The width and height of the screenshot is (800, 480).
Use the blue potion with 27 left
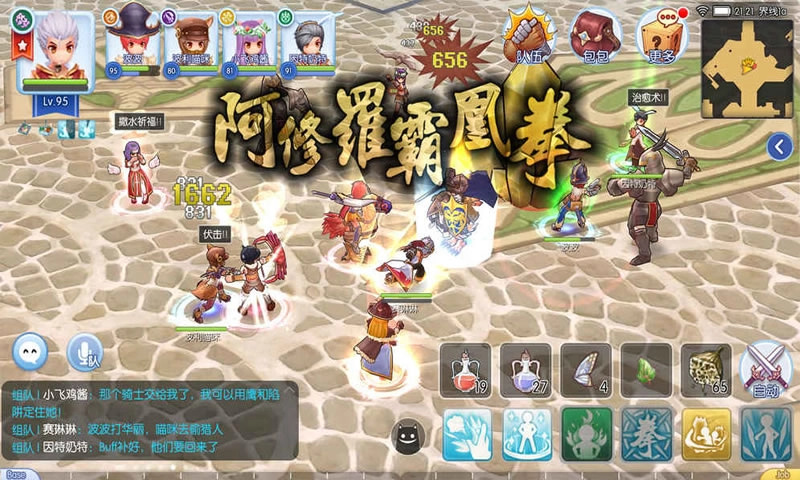pyautogui.click(x=526, y=368)
